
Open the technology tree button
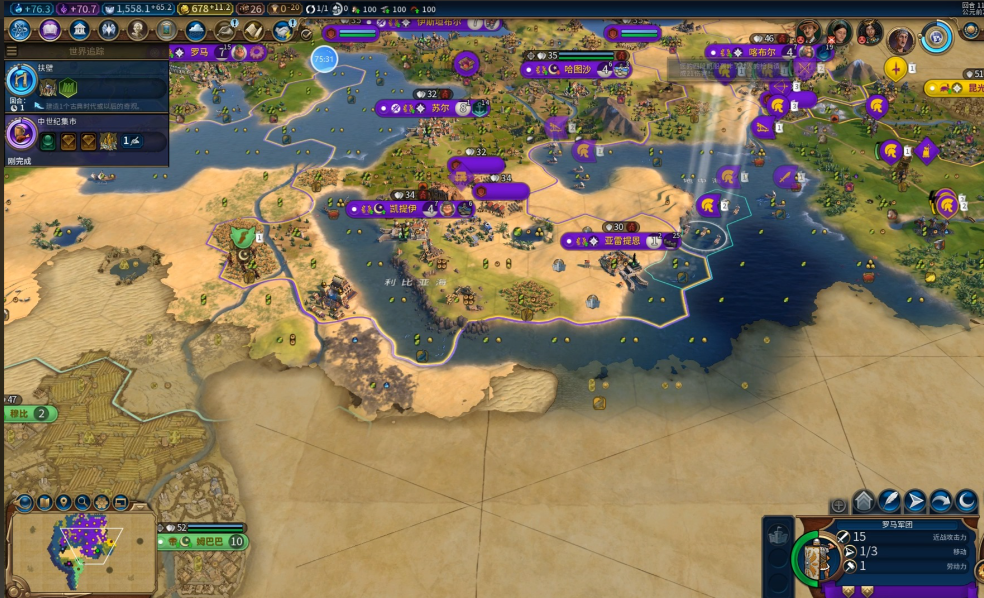click(x=20, y=30)
